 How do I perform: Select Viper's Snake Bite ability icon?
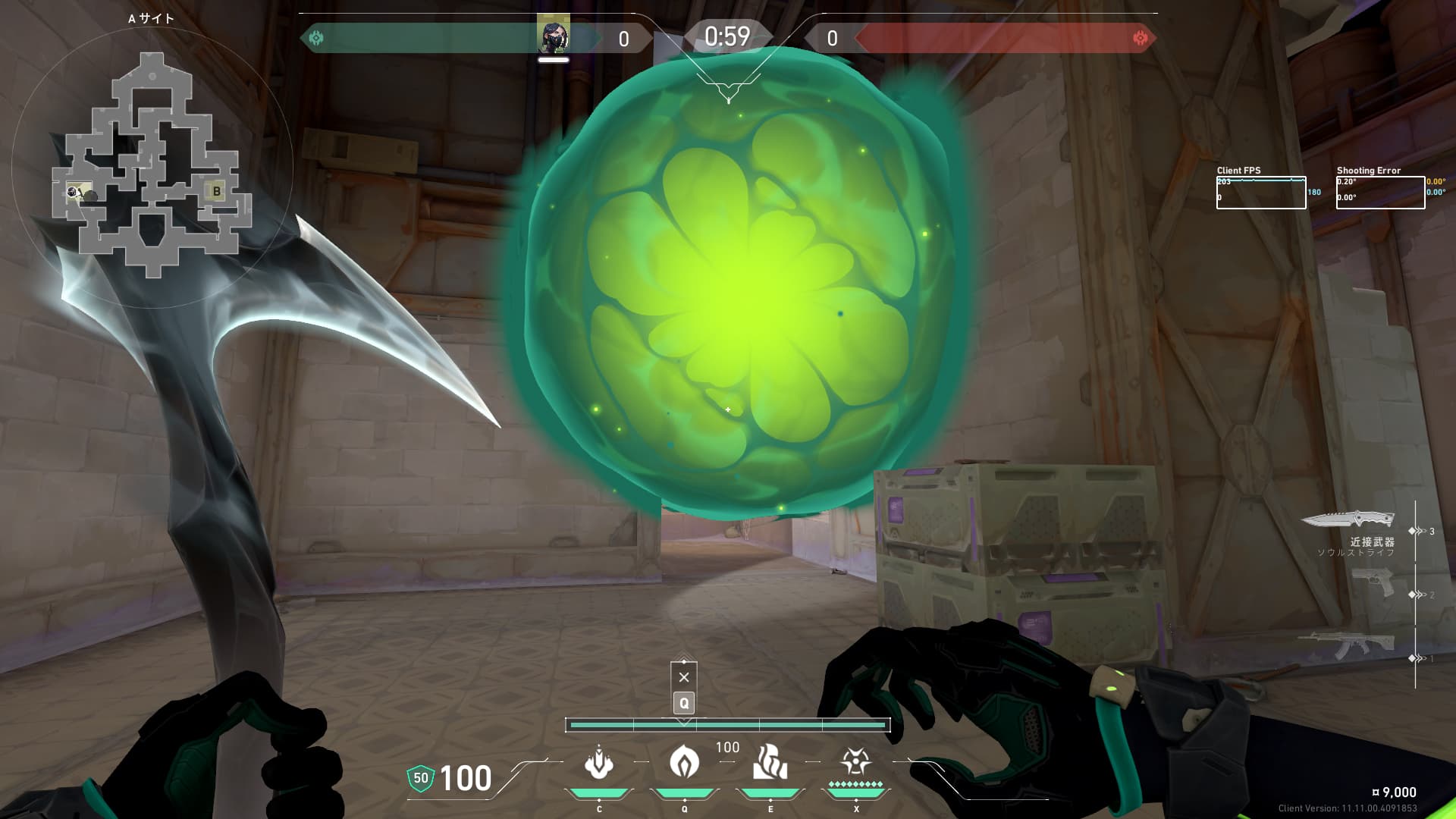(x=599, y=763)
